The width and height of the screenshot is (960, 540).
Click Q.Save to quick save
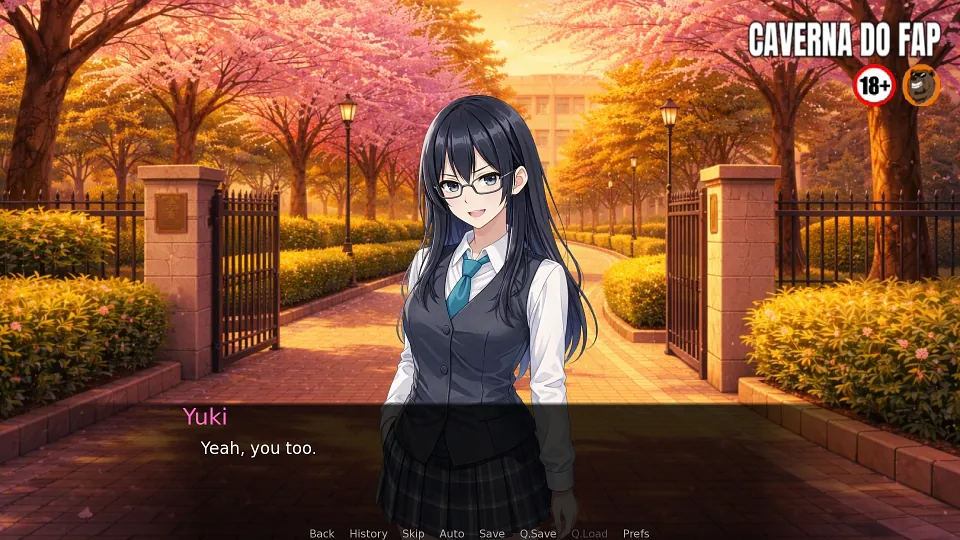click(x=538, y=533)
